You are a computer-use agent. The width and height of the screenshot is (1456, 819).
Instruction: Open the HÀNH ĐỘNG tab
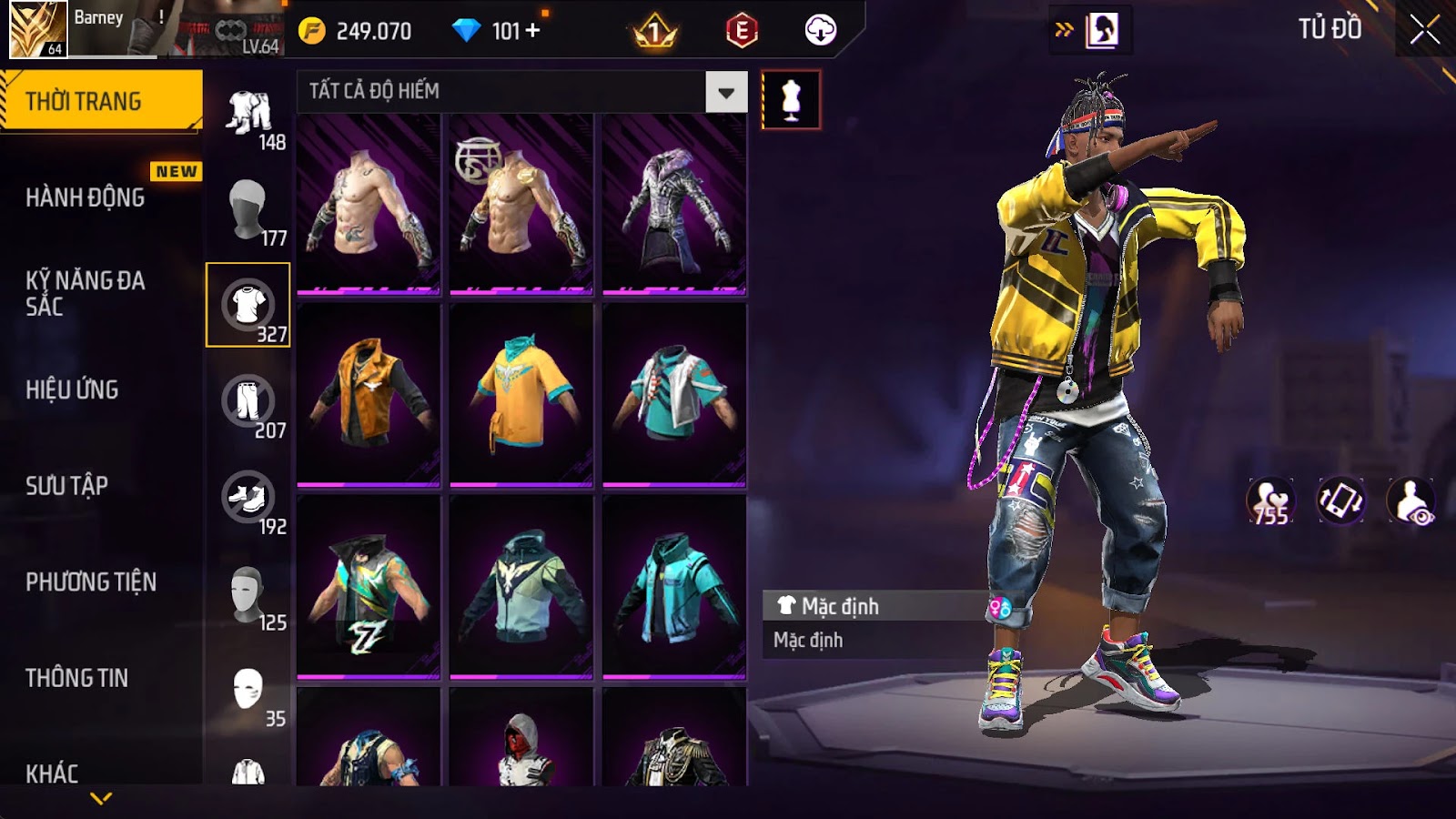86,197
